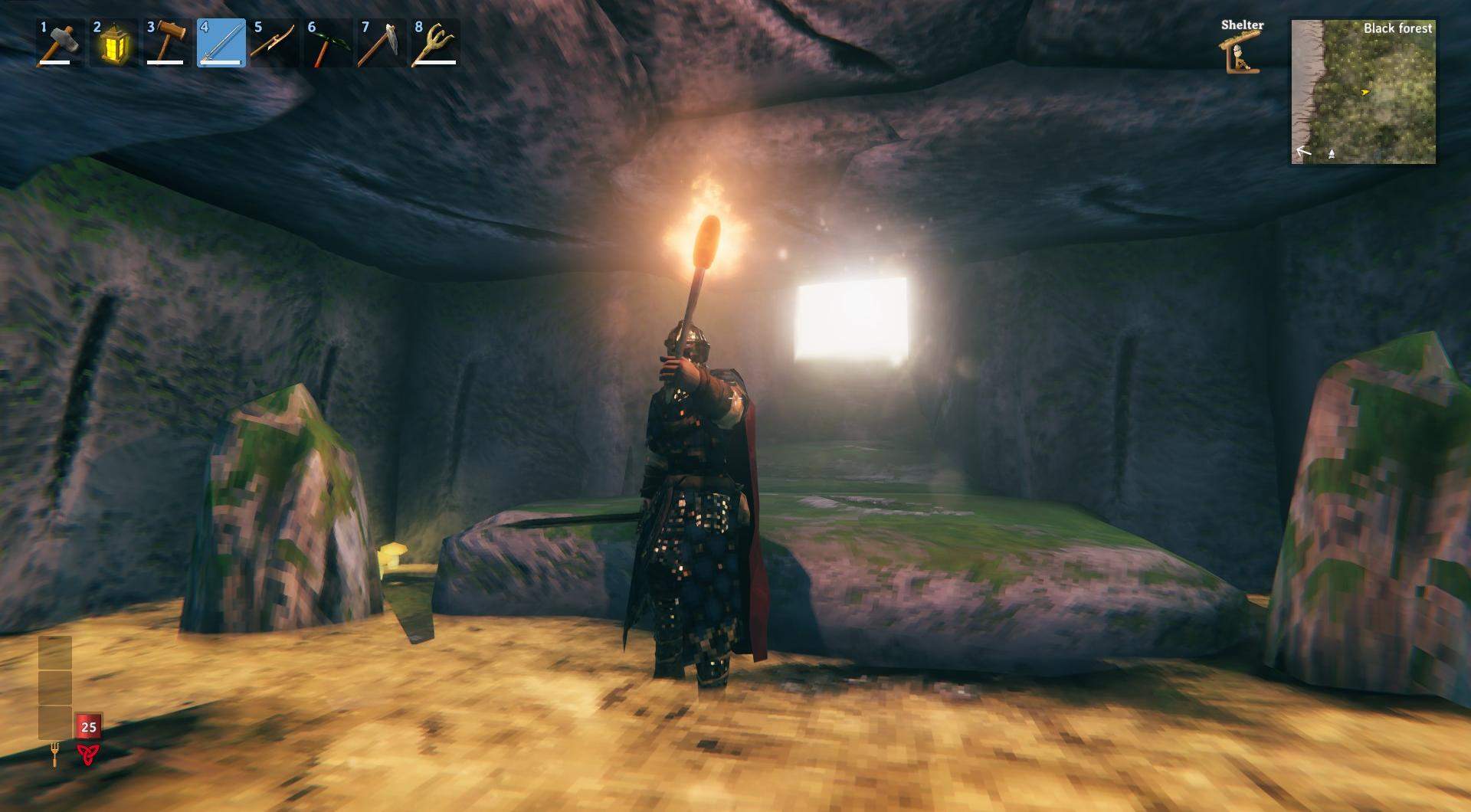Equip the green-headed pickaxe from the hotbar
Viewport: 1471px width, 812px height.
[328, 44]
